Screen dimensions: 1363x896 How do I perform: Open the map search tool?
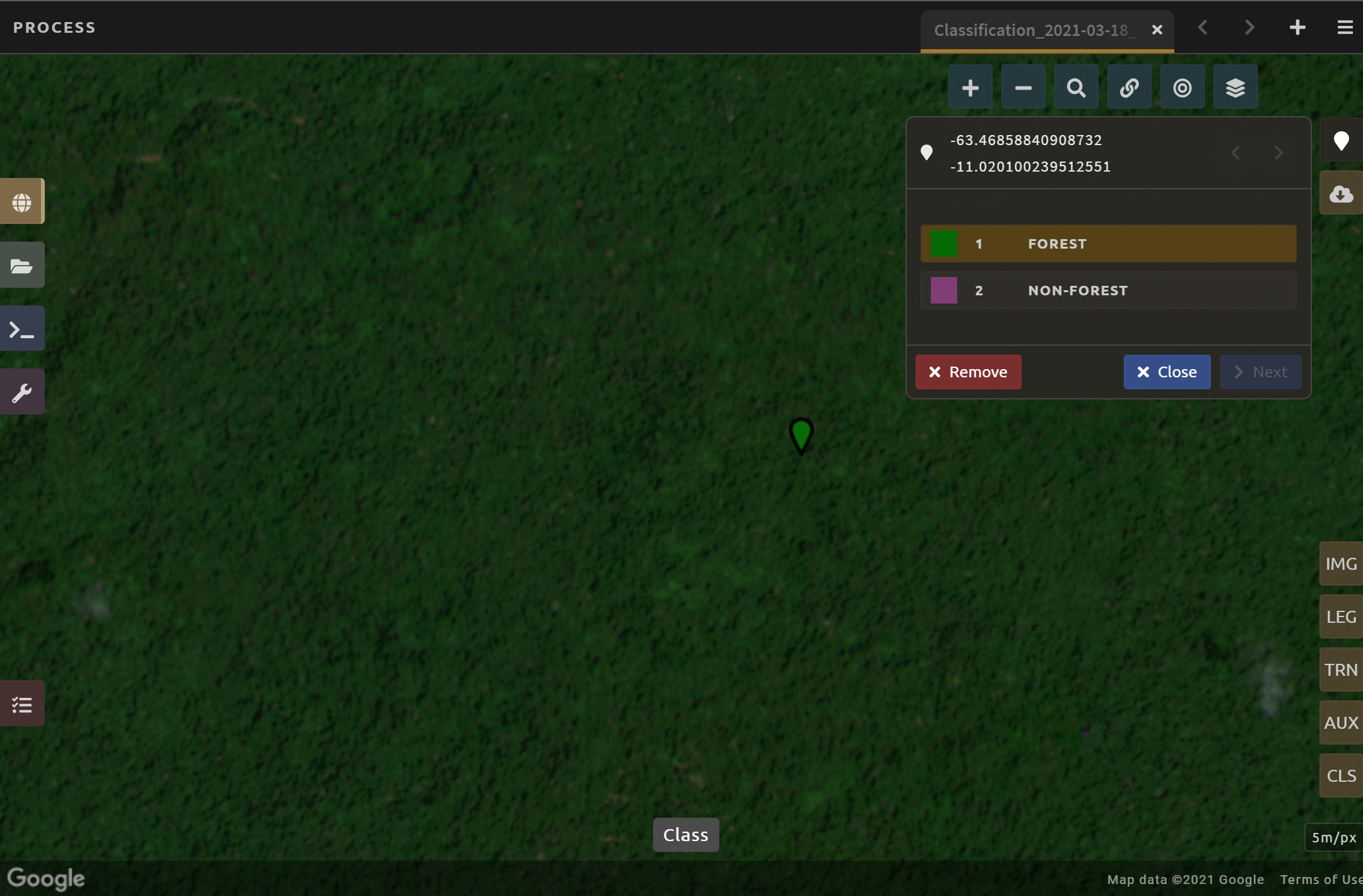tap(1075, 86)
